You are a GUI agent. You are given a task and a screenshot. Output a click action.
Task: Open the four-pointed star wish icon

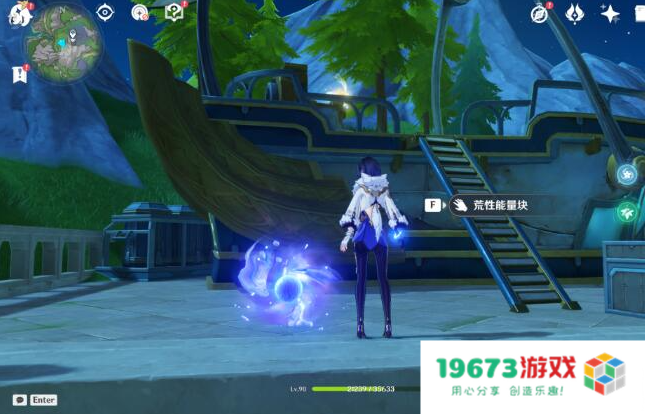[609, 13]
